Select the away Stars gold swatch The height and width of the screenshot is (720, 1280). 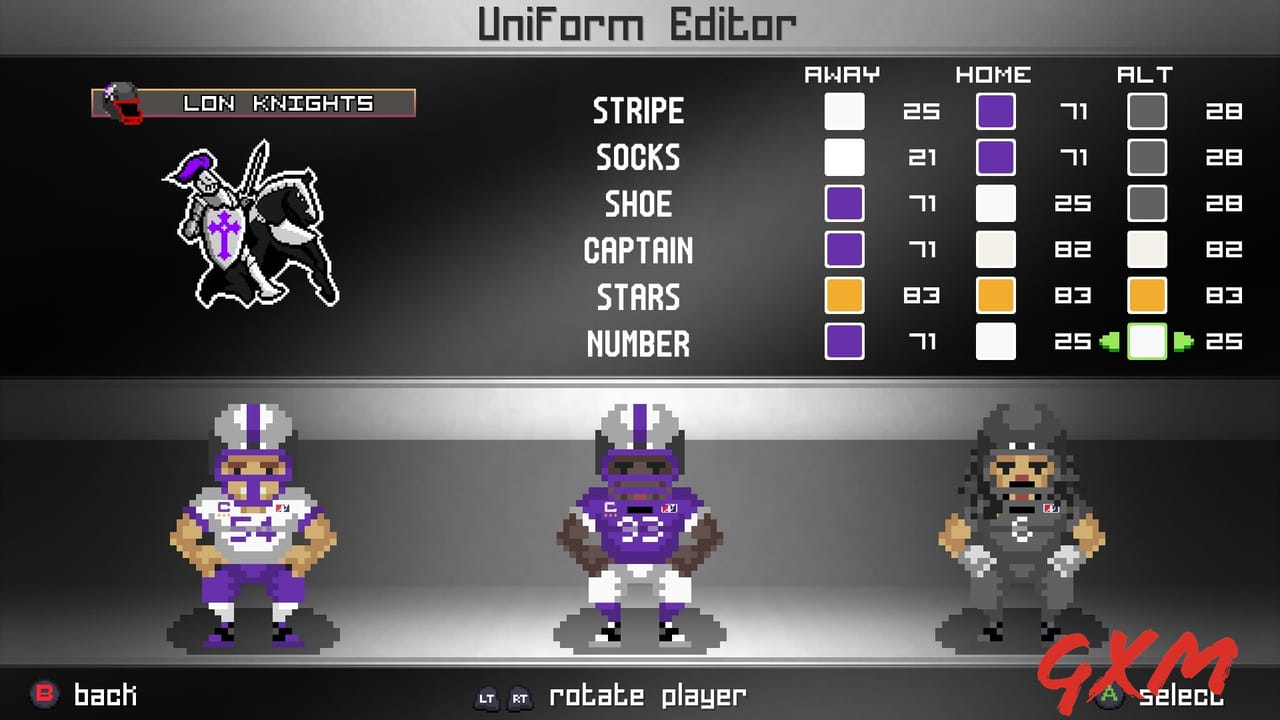pyautogui.click(x=844, y=296)
